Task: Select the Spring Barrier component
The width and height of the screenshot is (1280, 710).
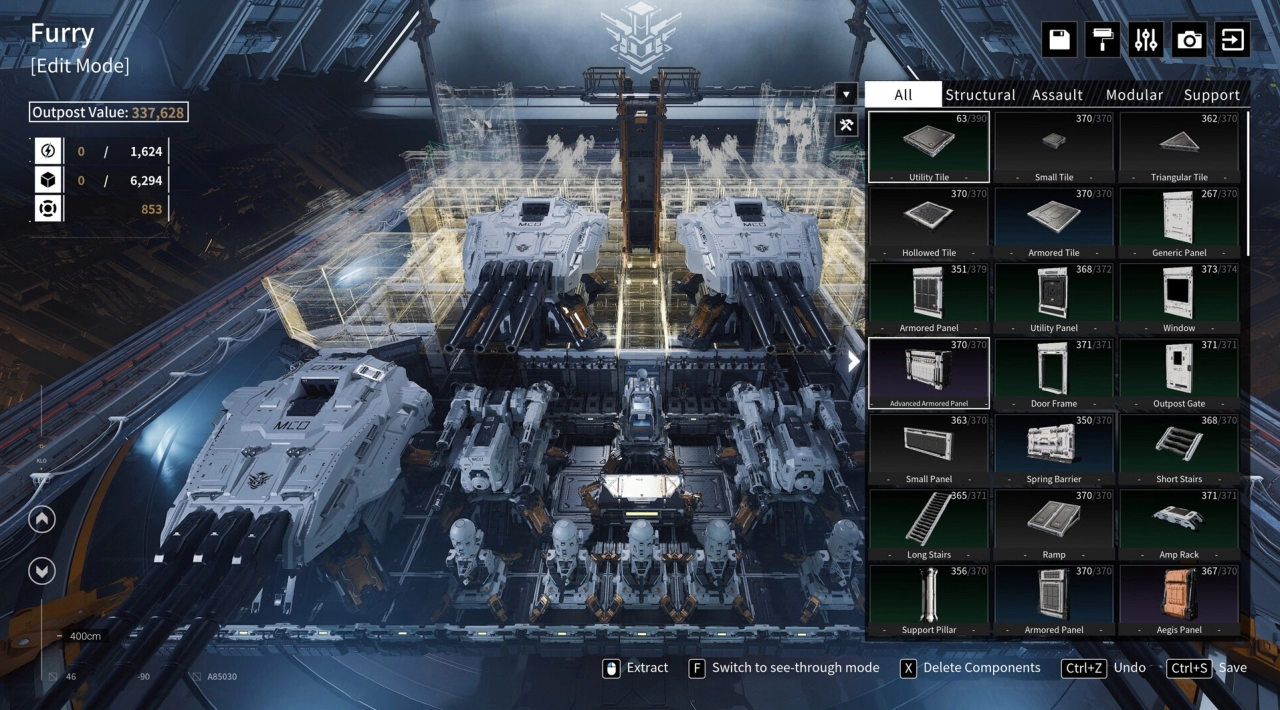Action: tap(1054, 448)
